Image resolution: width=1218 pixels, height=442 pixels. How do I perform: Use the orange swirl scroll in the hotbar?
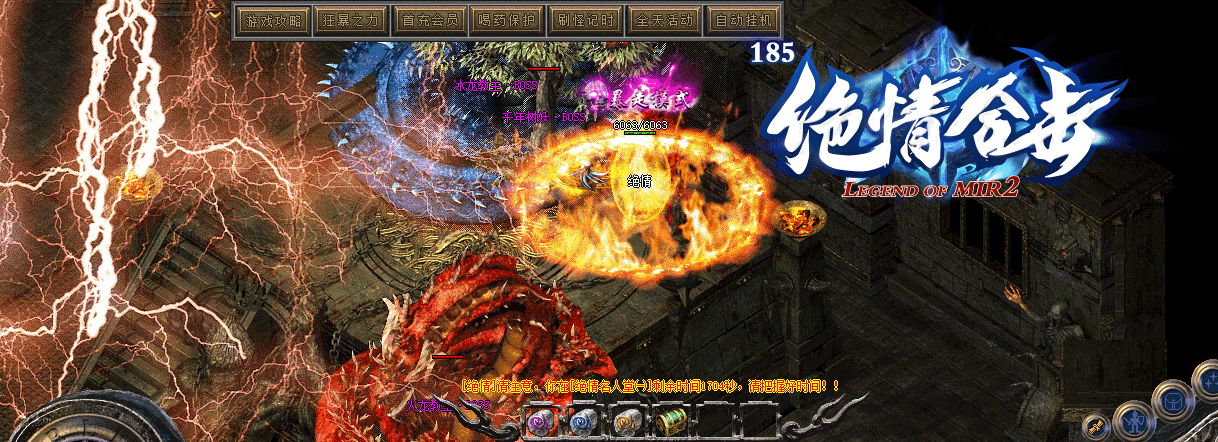coord(628,422)
